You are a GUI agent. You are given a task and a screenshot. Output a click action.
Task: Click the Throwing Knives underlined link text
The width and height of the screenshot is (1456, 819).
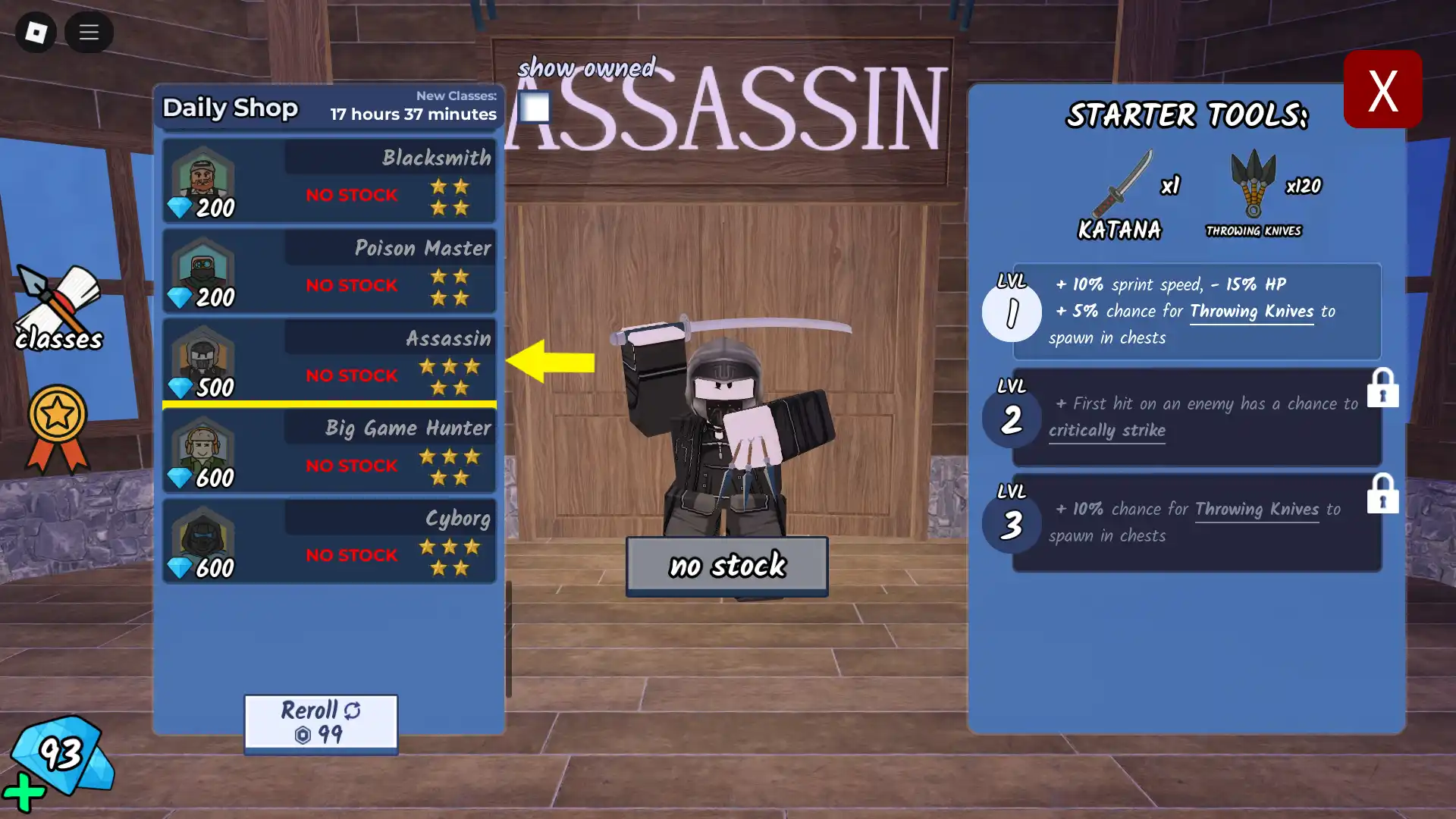tap(1251, 312)
